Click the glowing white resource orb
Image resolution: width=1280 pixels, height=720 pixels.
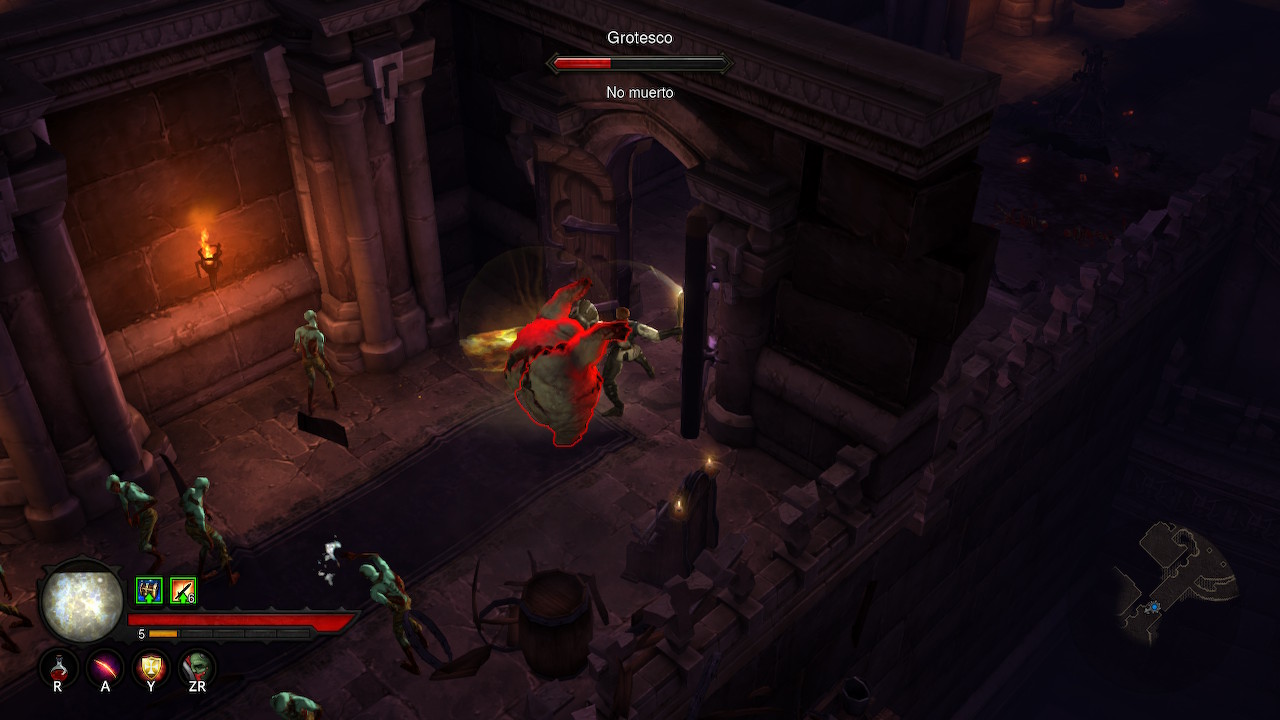[x=82, y=603]
